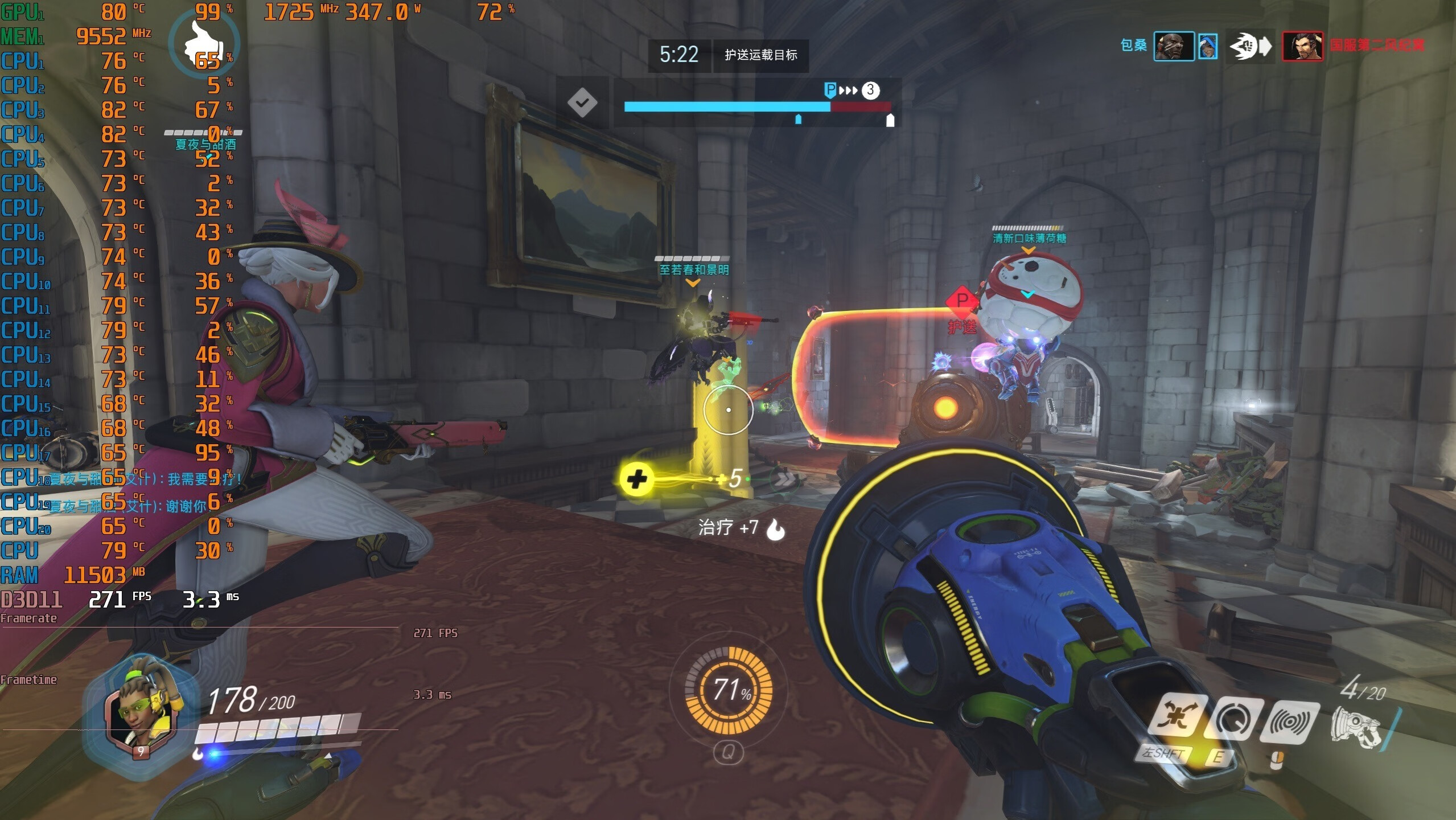Click the payload checkpoint 3 marker
The height and width of the screenshot is (820, 1456).
point(870,90)
